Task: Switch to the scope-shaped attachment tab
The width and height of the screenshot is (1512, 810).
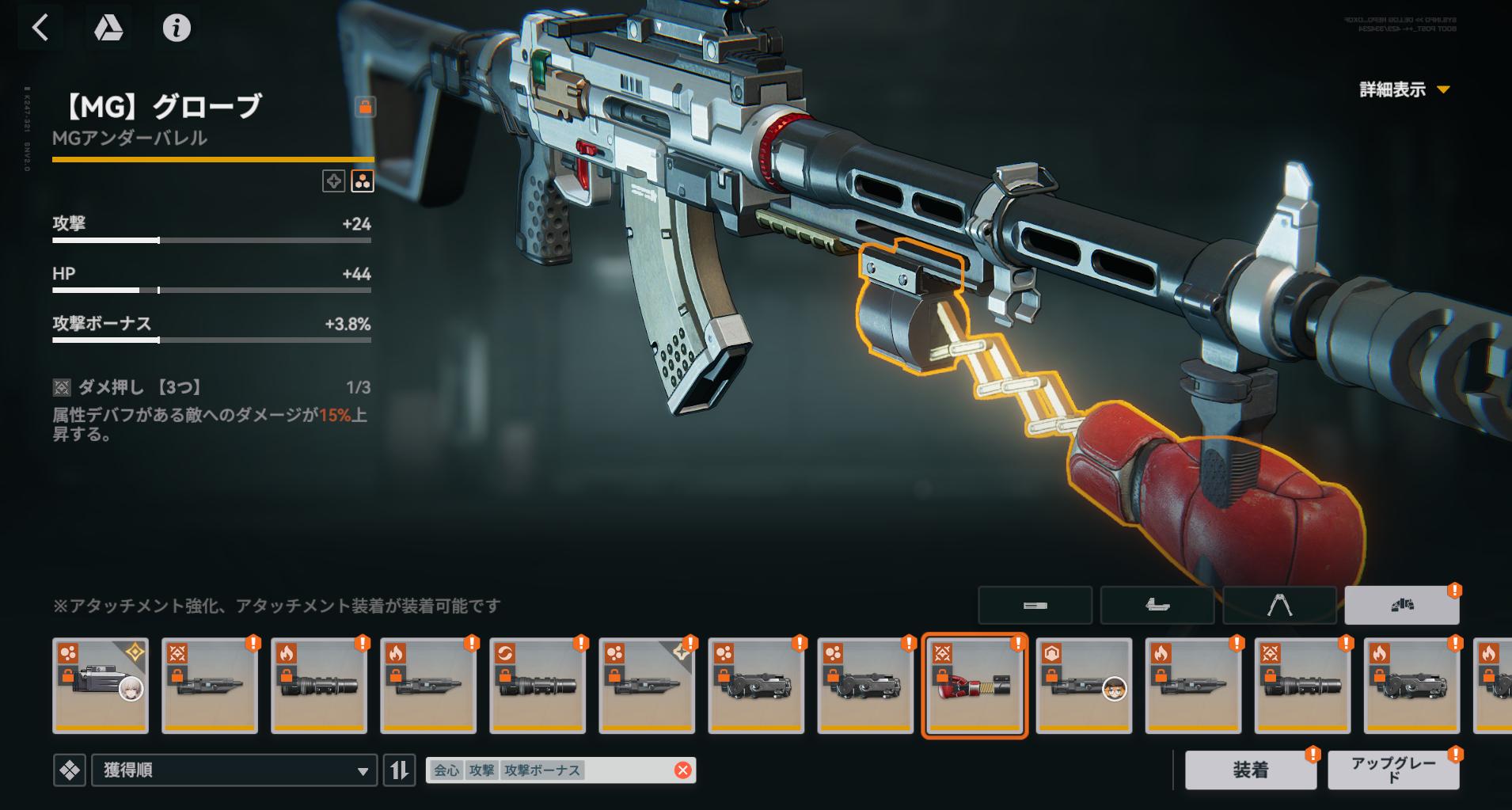Action: 1157,606
